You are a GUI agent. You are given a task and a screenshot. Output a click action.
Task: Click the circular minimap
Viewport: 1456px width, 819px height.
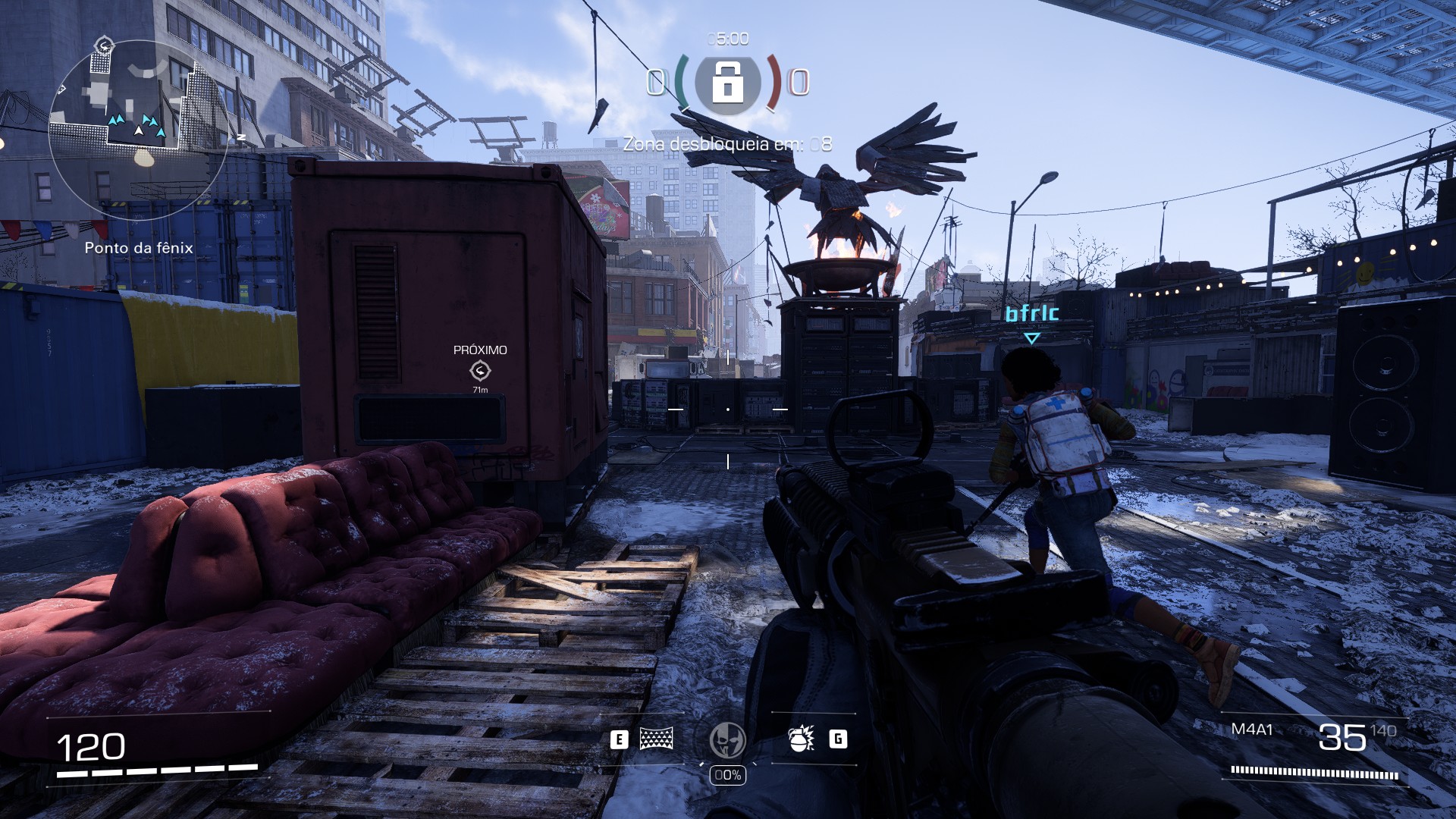[x=139, y=130]
